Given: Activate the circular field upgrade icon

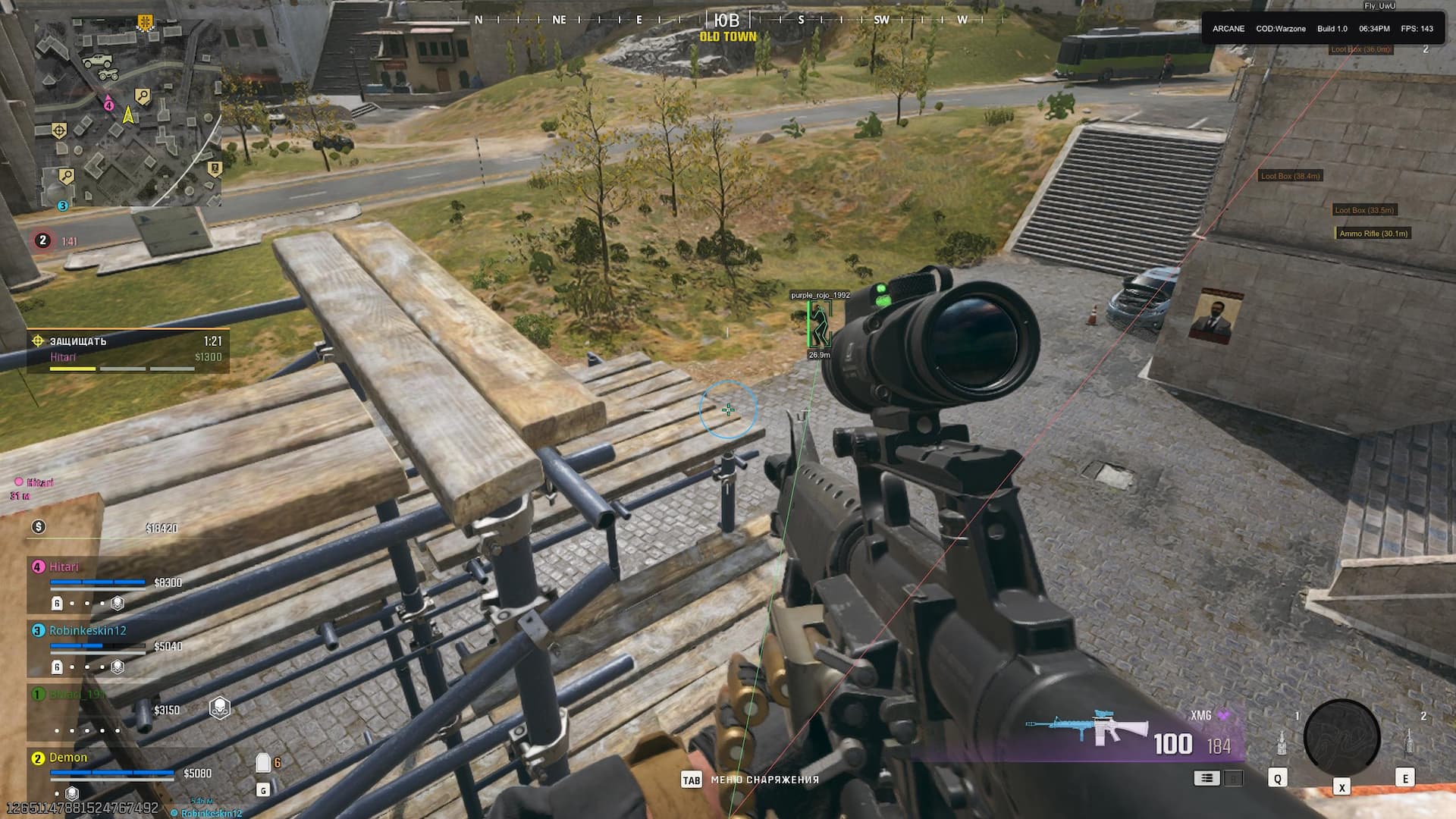Looking at the screenshot, I should click(1341, 737).
